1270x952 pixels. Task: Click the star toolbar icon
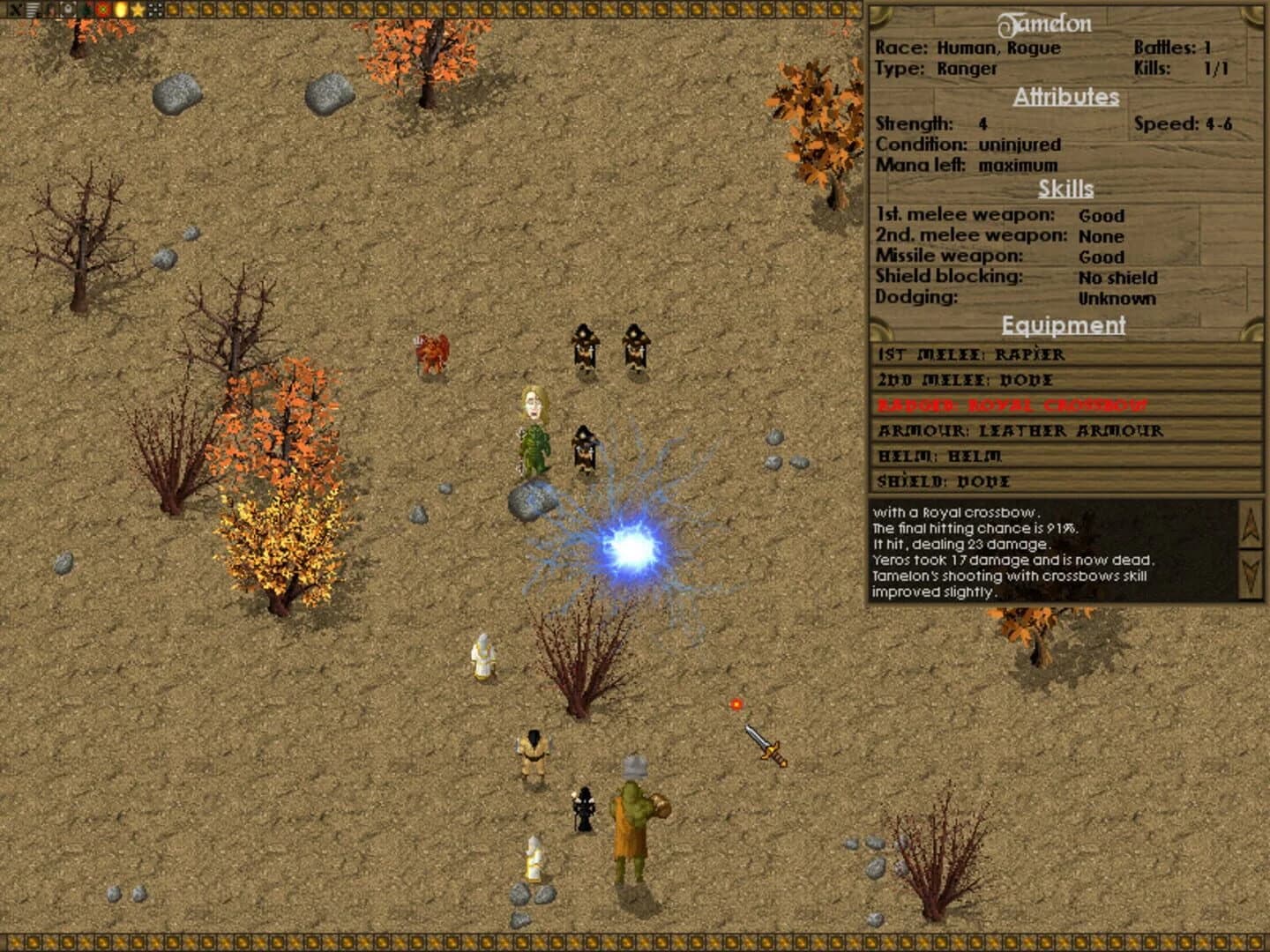point(137,9)
